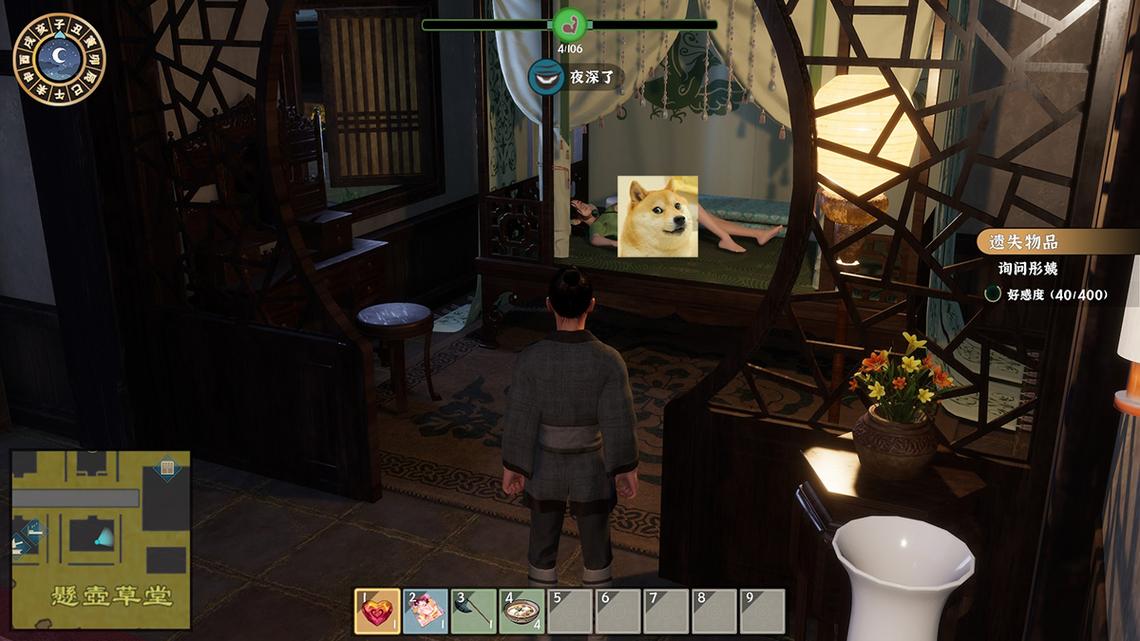Choose the axe tool in hotbar slot 3
1140x641 pixels.
(474, 611)
